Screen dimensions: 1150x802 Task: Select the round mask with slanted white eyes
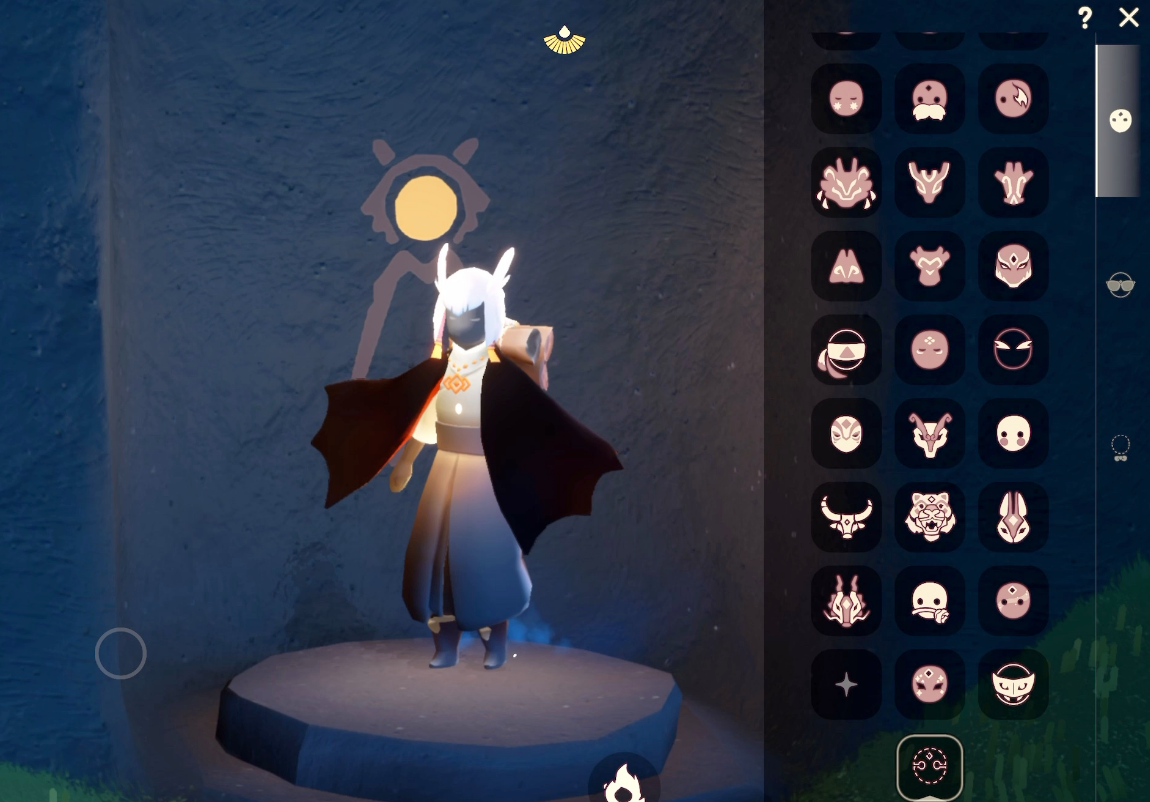coord(1013,350)
